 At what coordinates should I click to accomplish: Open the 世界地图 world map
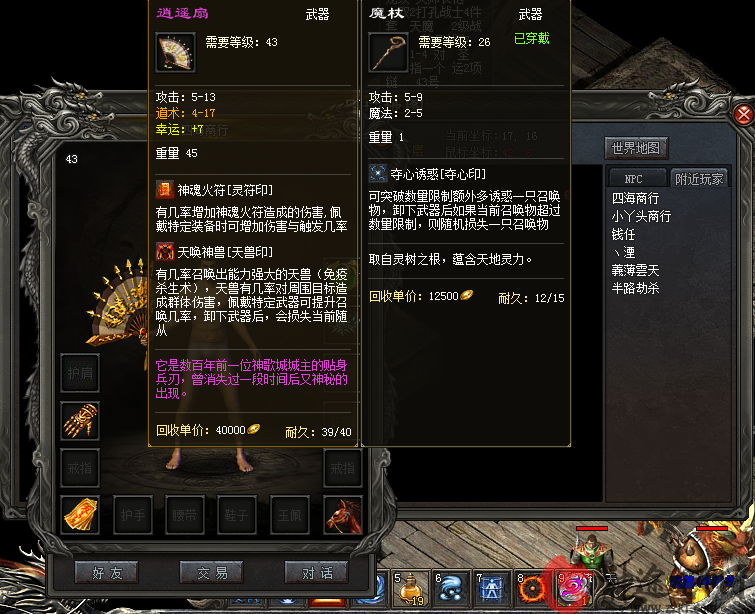tap(636, 148)
